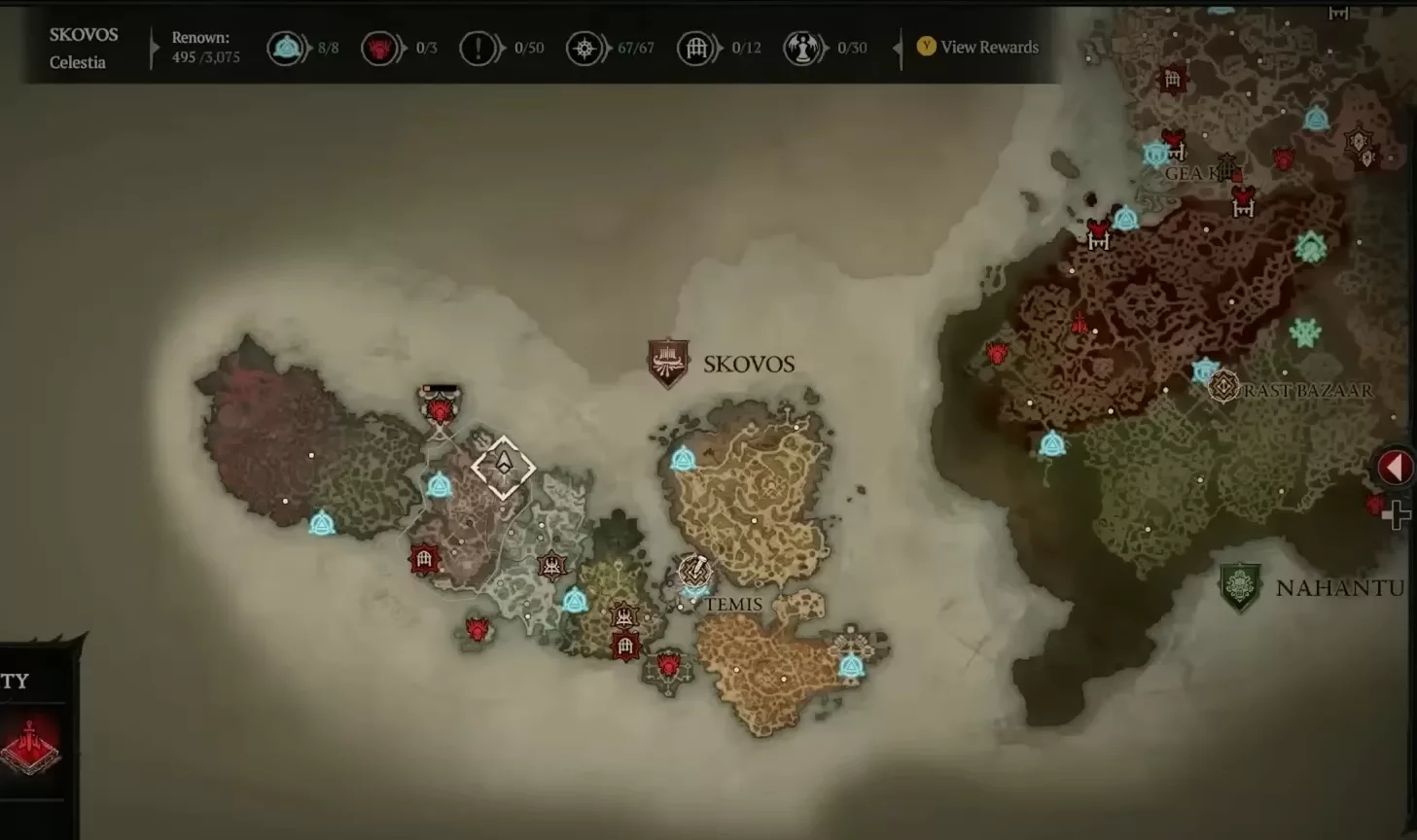
Task: Select the Nahantu green shield banner
Action: (x=1240, y=586)
